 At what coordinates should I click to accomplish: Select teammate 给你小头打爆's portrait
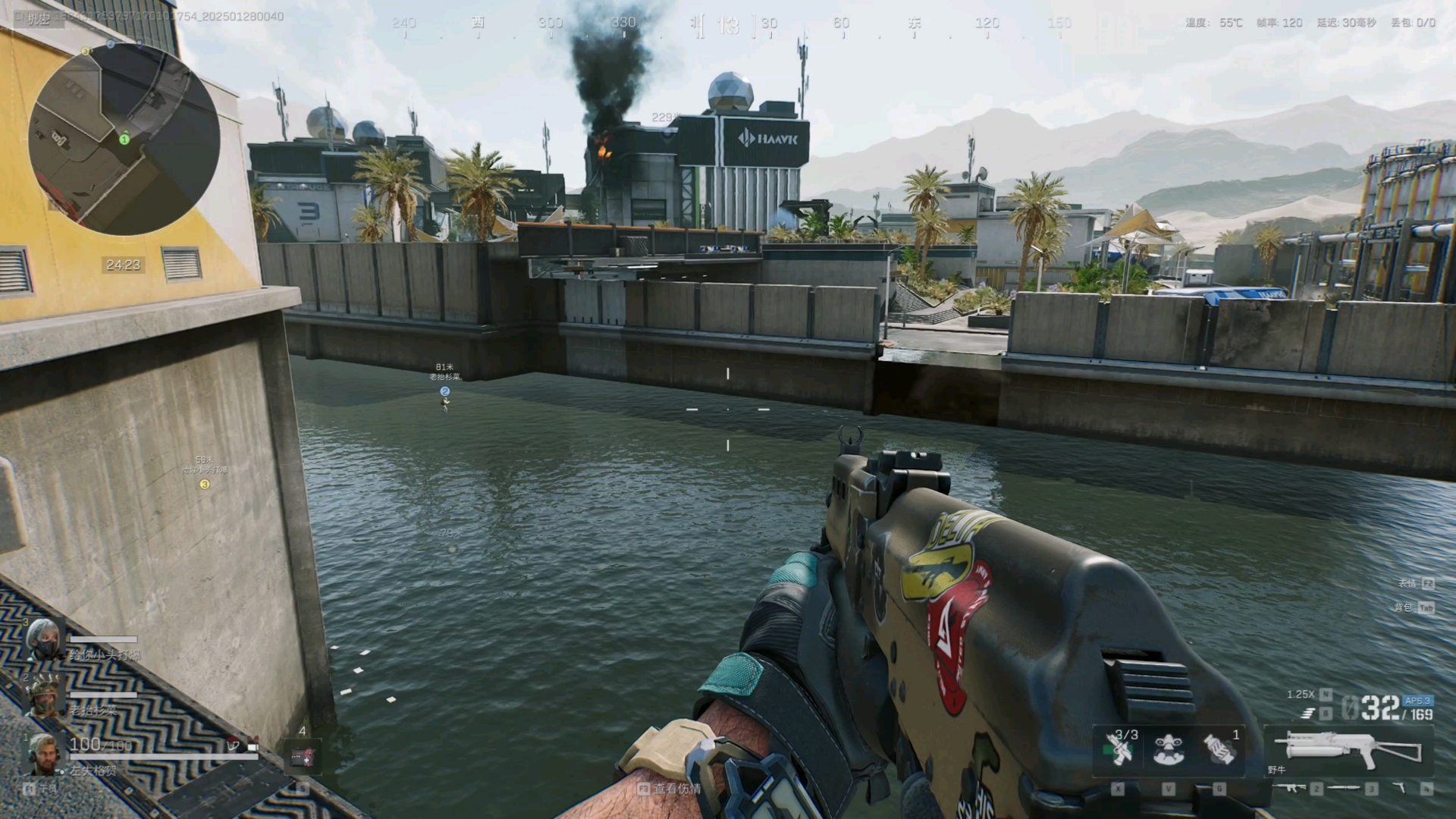(x=45, y=639)
